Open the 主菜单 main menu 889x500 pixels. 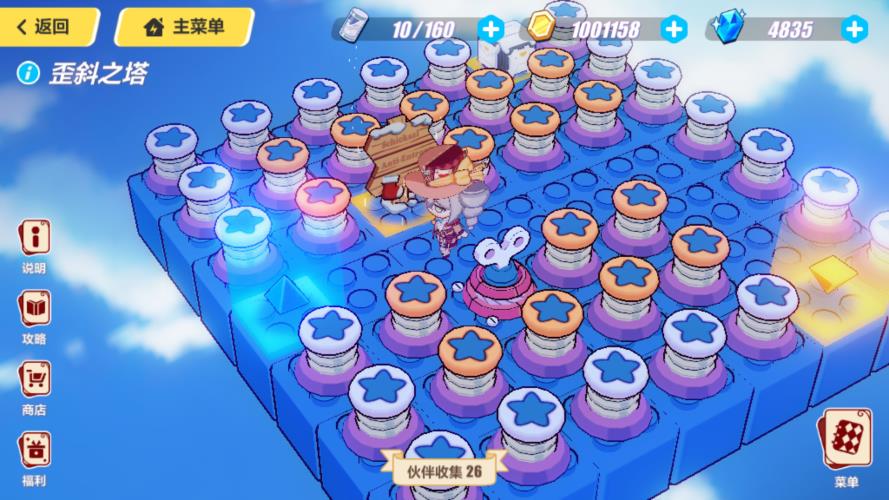184,27
